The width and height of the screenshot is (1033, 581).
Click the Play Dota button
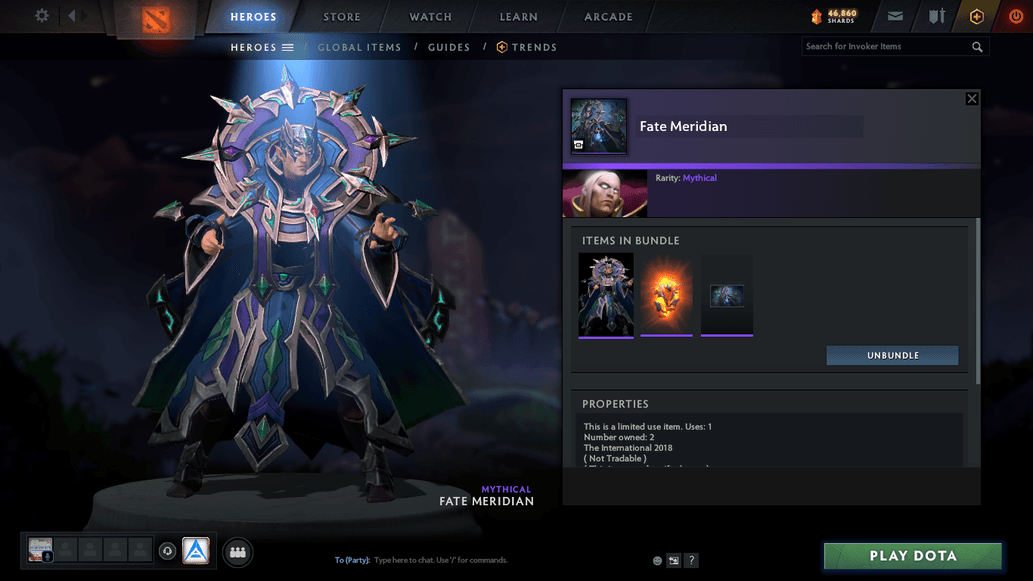912,556
